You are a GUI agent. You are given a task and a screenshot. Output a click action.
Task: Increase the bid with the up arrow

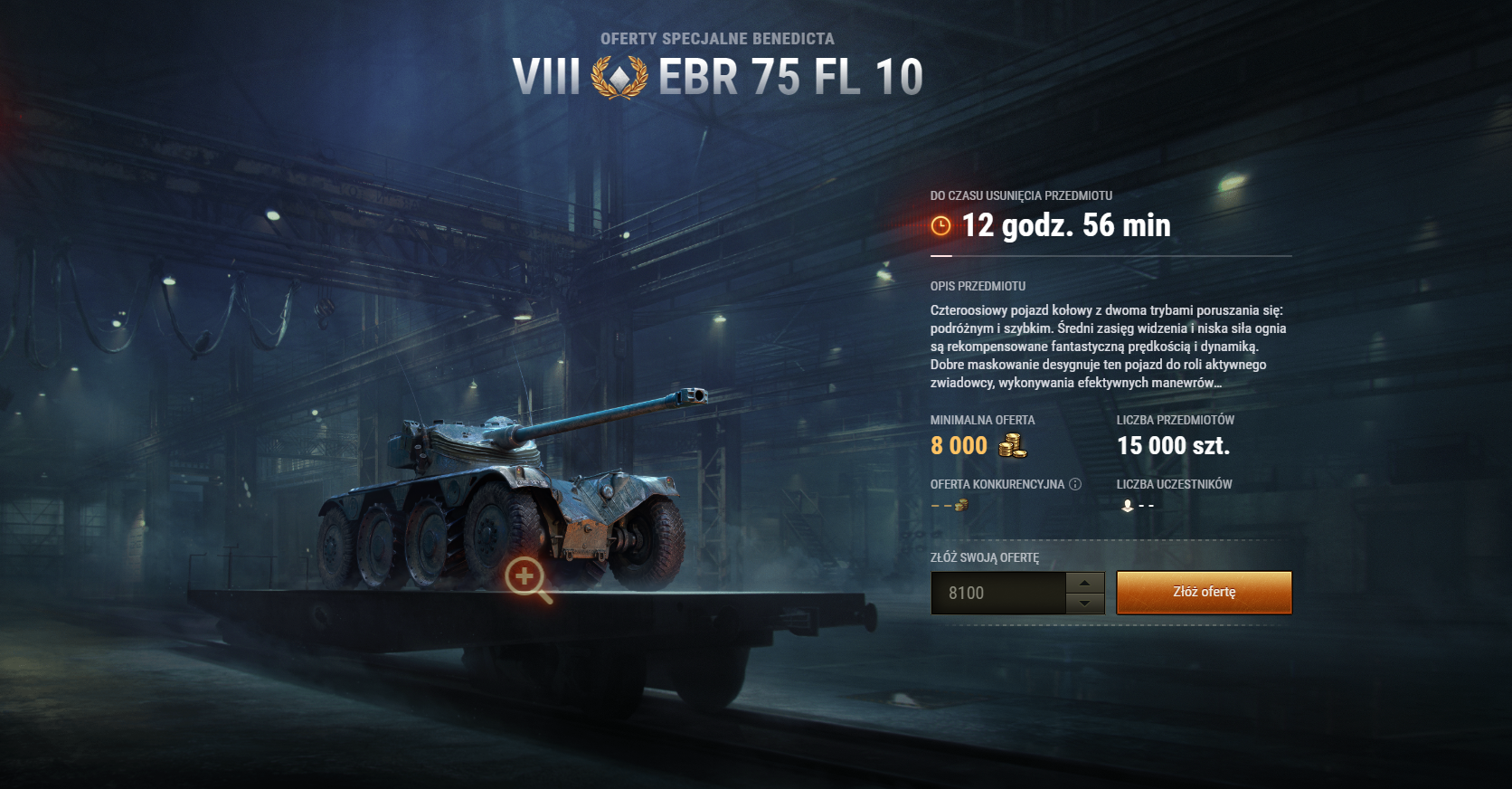[x=1085, y=583]
